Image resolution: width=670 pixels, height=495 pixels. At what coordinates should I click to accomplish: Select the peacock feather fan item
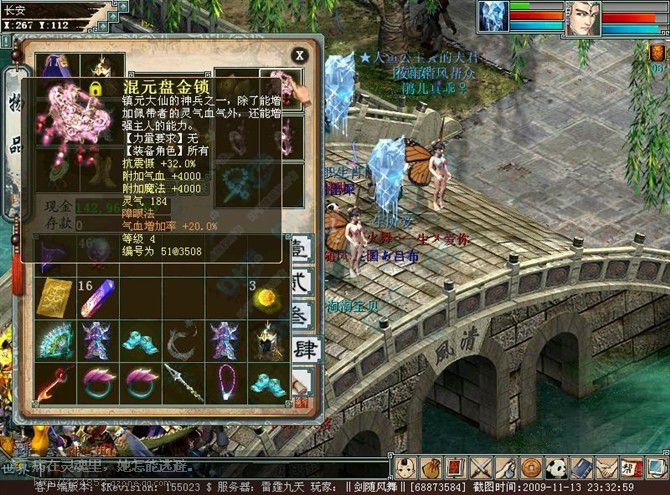click(x=55, y=340)
